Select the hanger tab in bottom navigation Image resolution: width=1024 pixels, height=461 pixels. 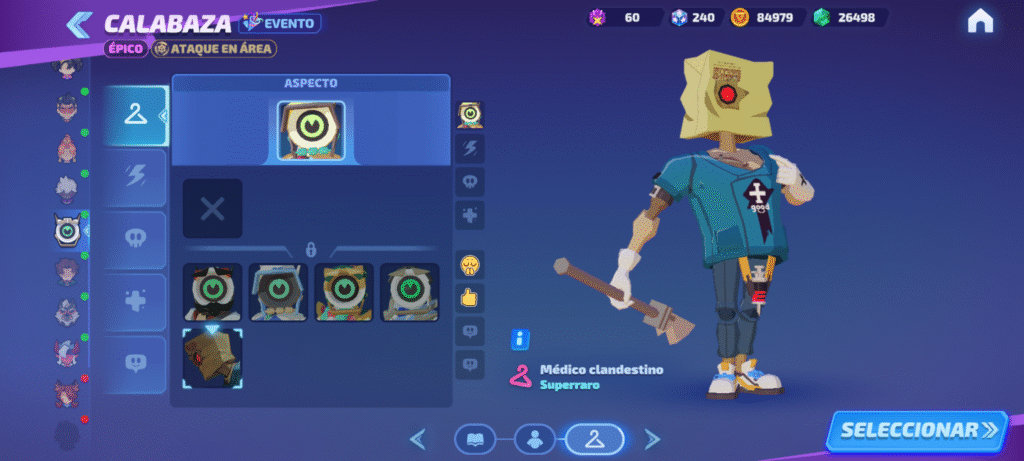[594, 438]
